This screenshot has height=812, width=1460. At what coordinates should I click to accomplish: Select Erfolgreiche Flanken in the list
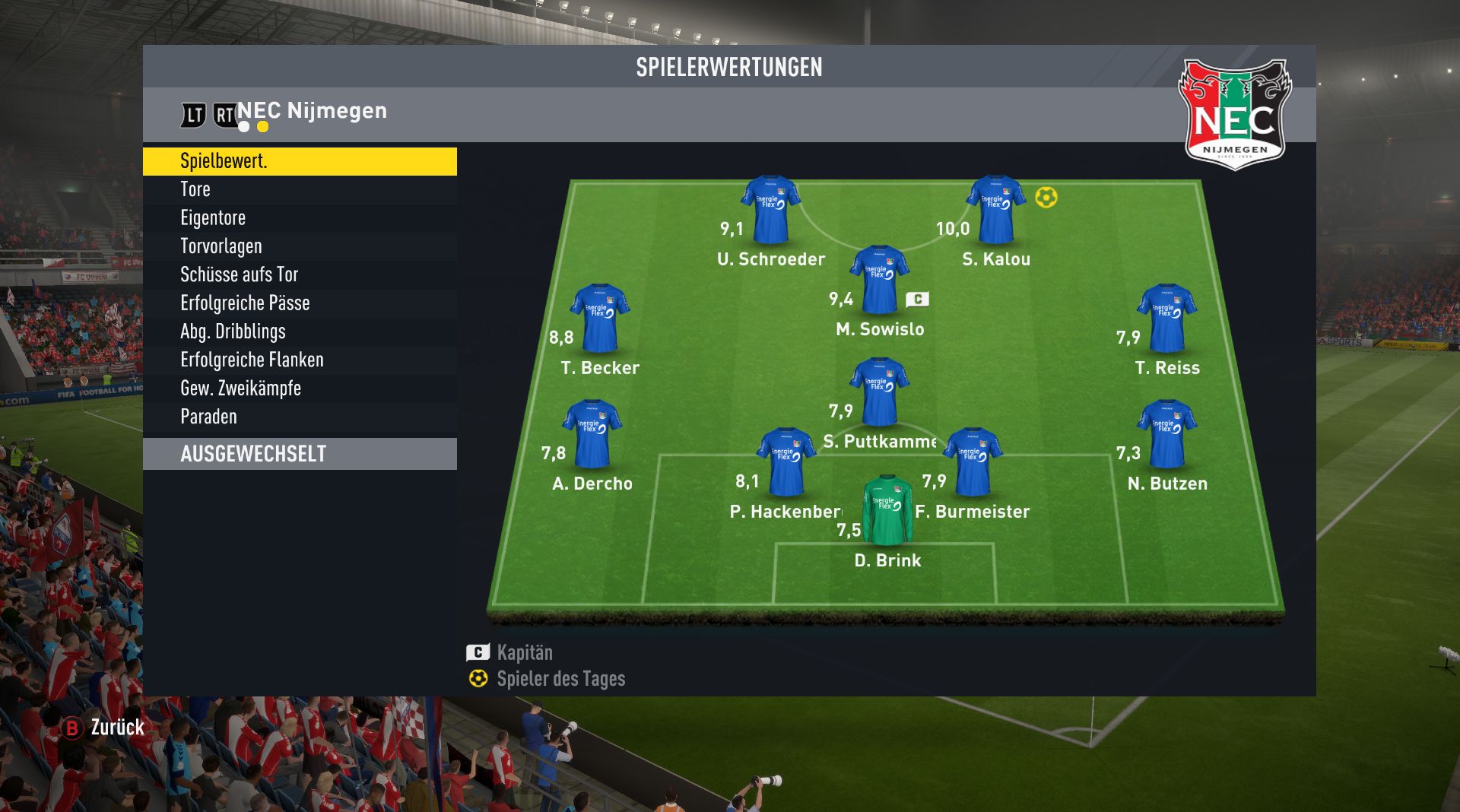pos(300,360)
